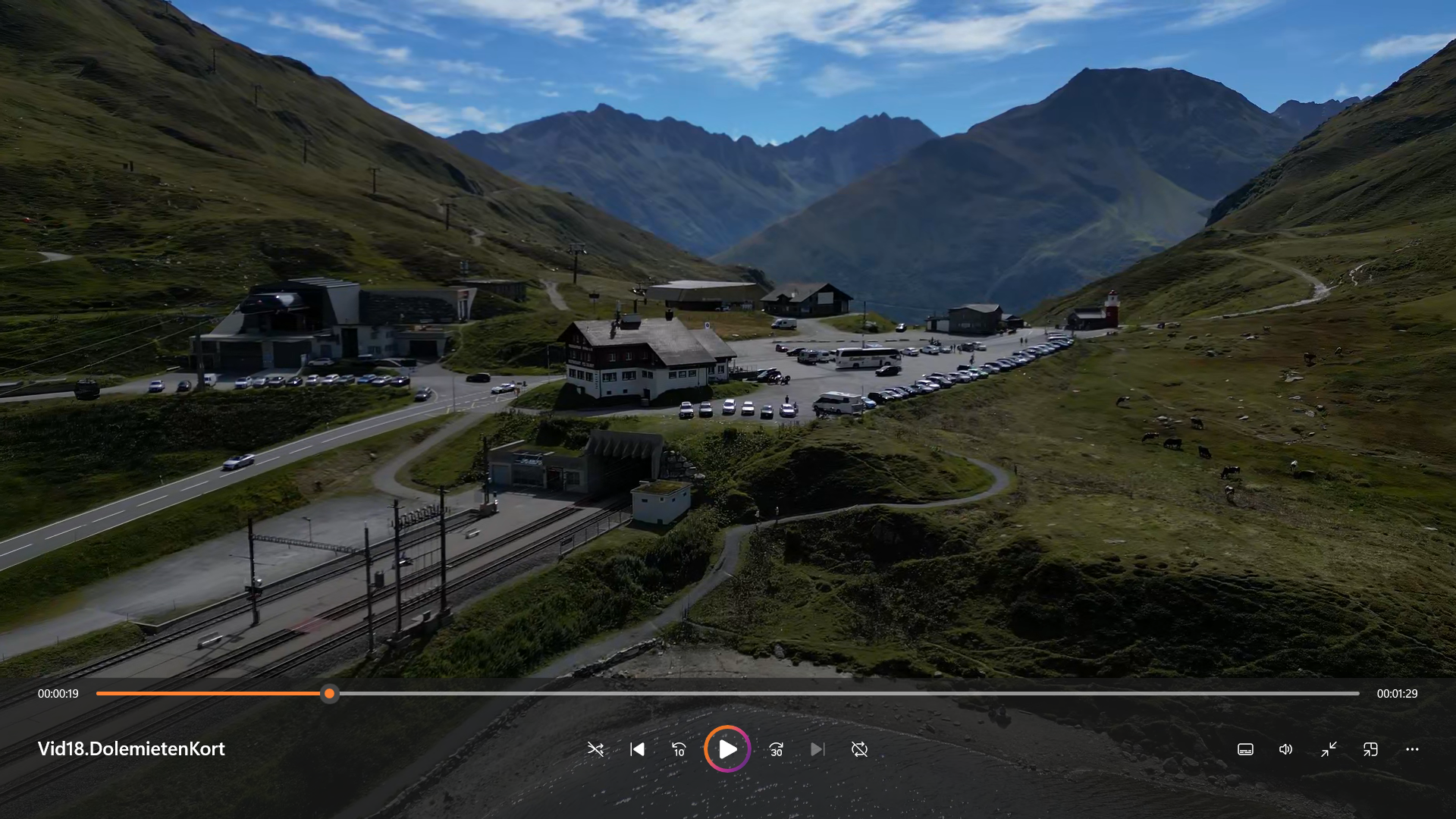
Task: Toggle shuffle mode
Action: pos(595,749)
